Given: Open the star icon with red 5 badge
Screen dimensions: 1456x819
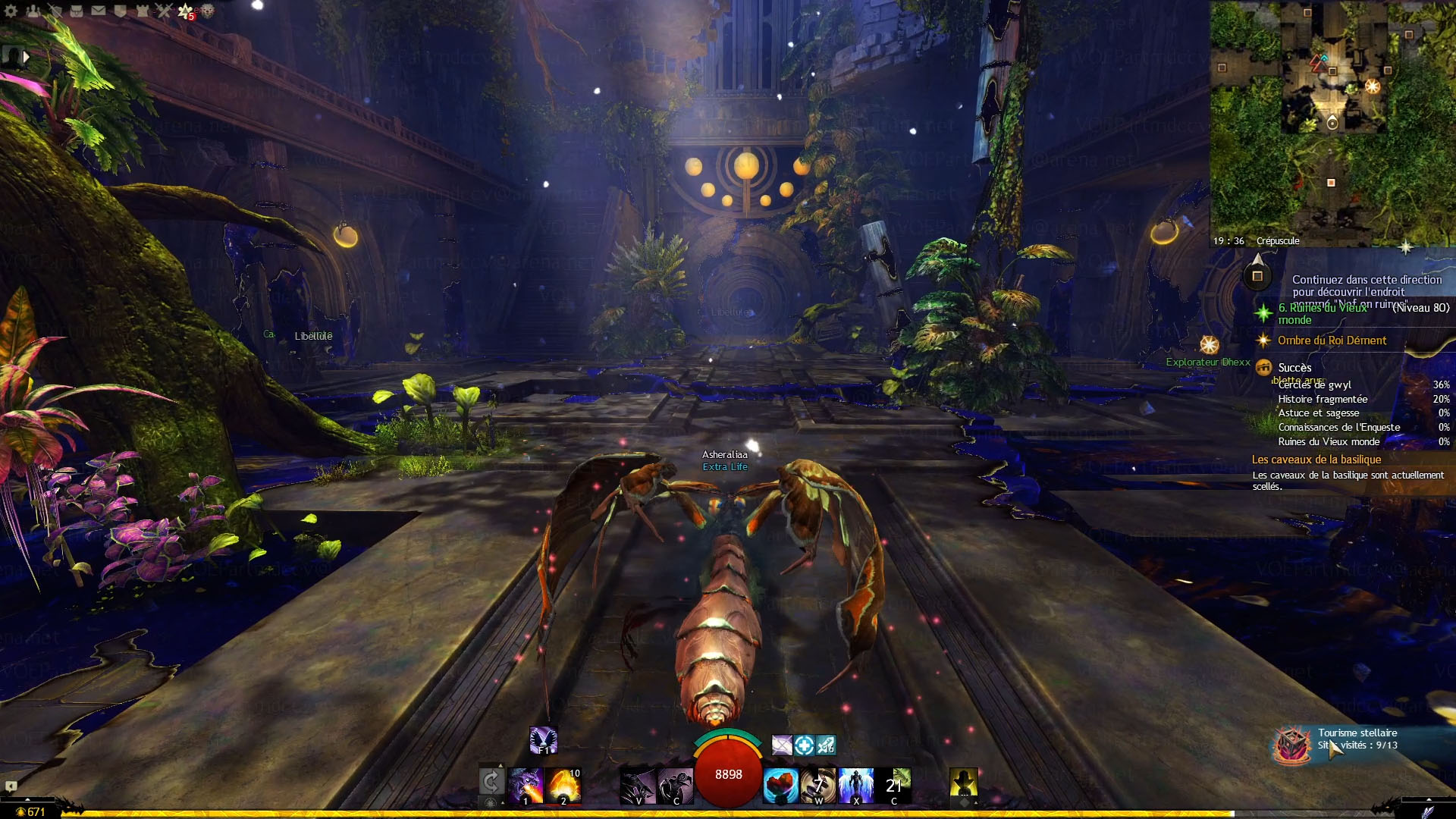Looking at the screenshot, I should pos(186,11).
